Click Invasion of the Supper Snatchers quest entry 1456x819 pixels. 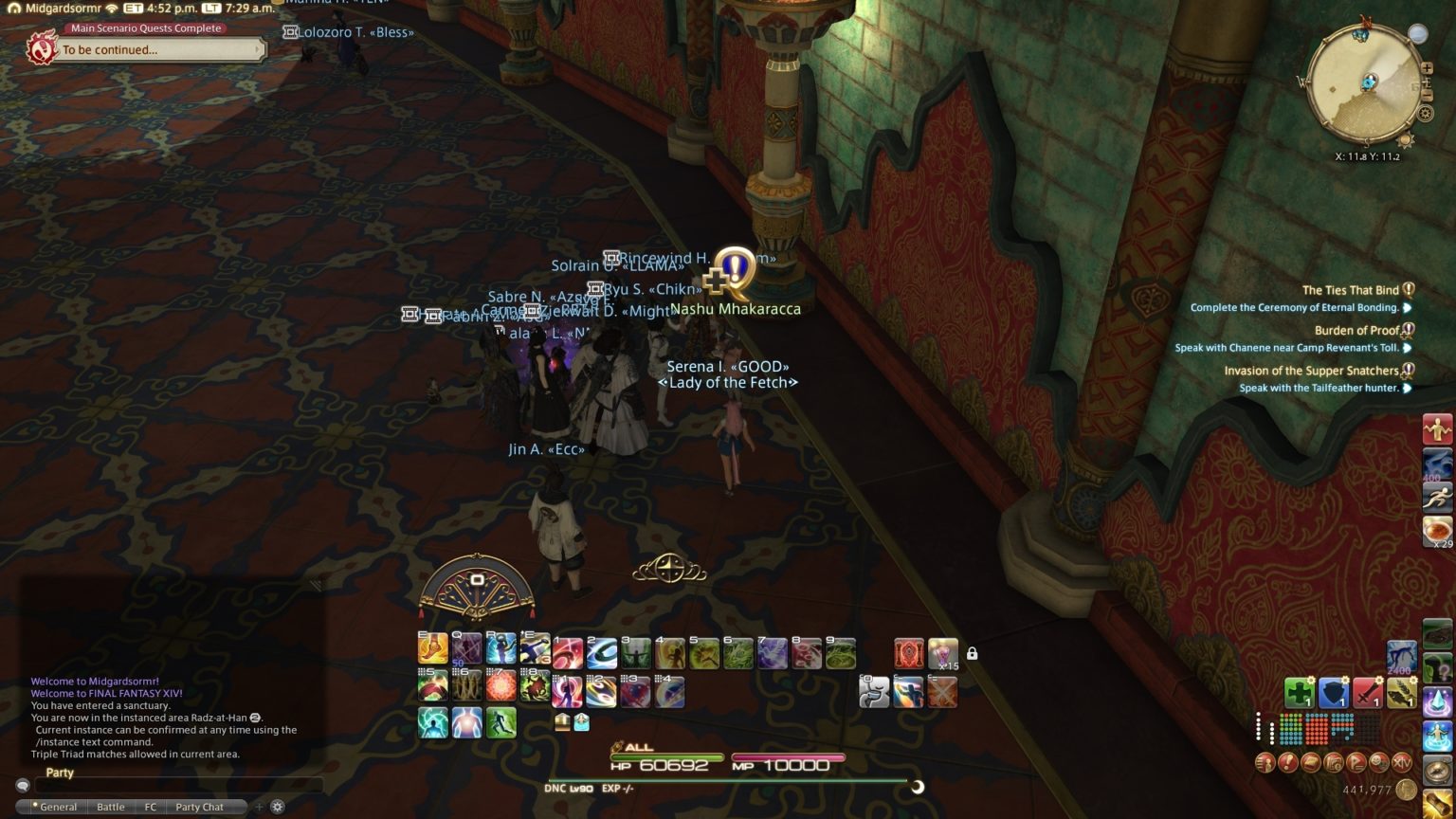[1313, 371]
